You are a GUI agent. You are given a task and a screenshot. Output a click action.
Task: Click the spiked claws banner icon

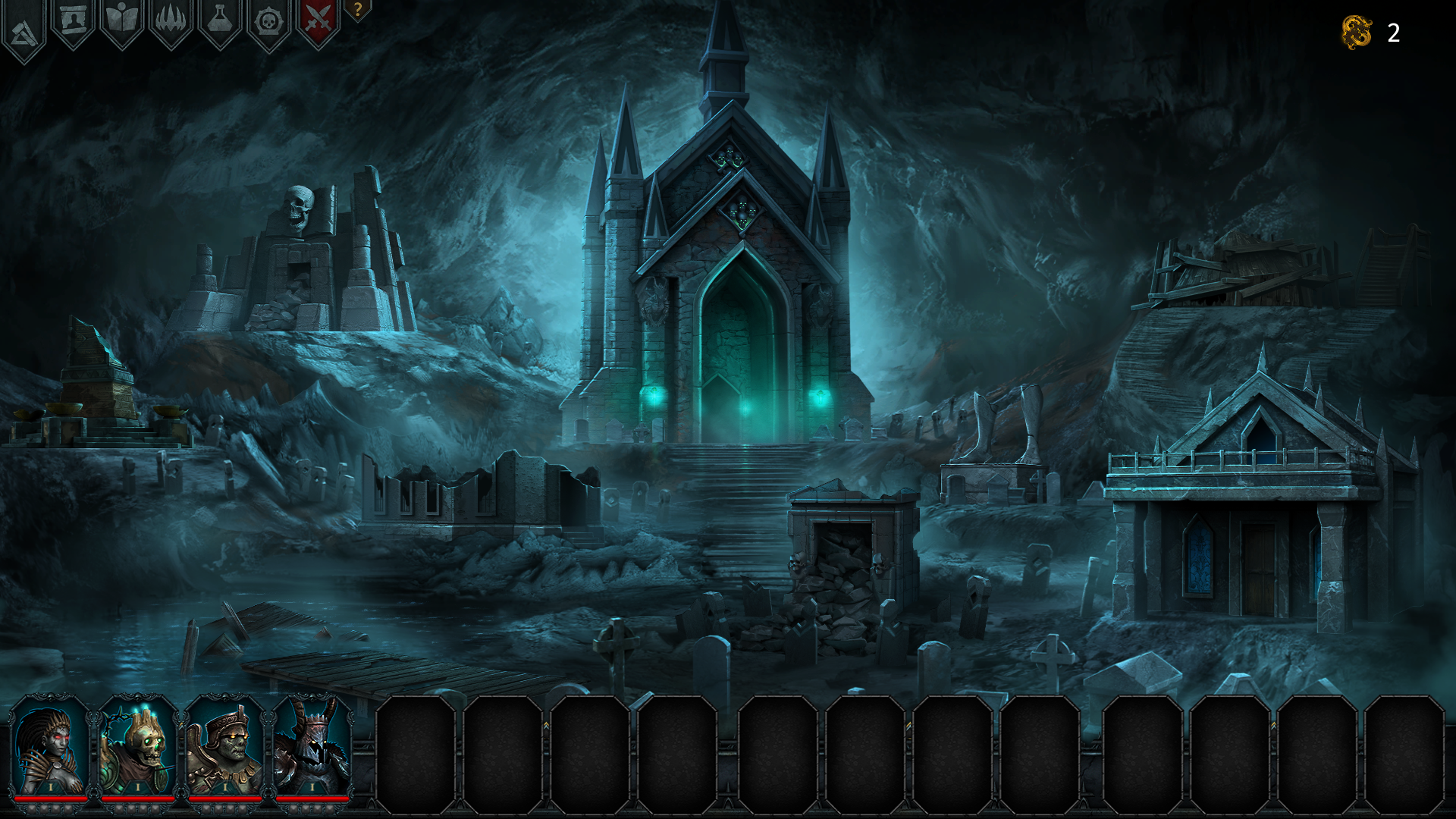[x=171, y=21]
